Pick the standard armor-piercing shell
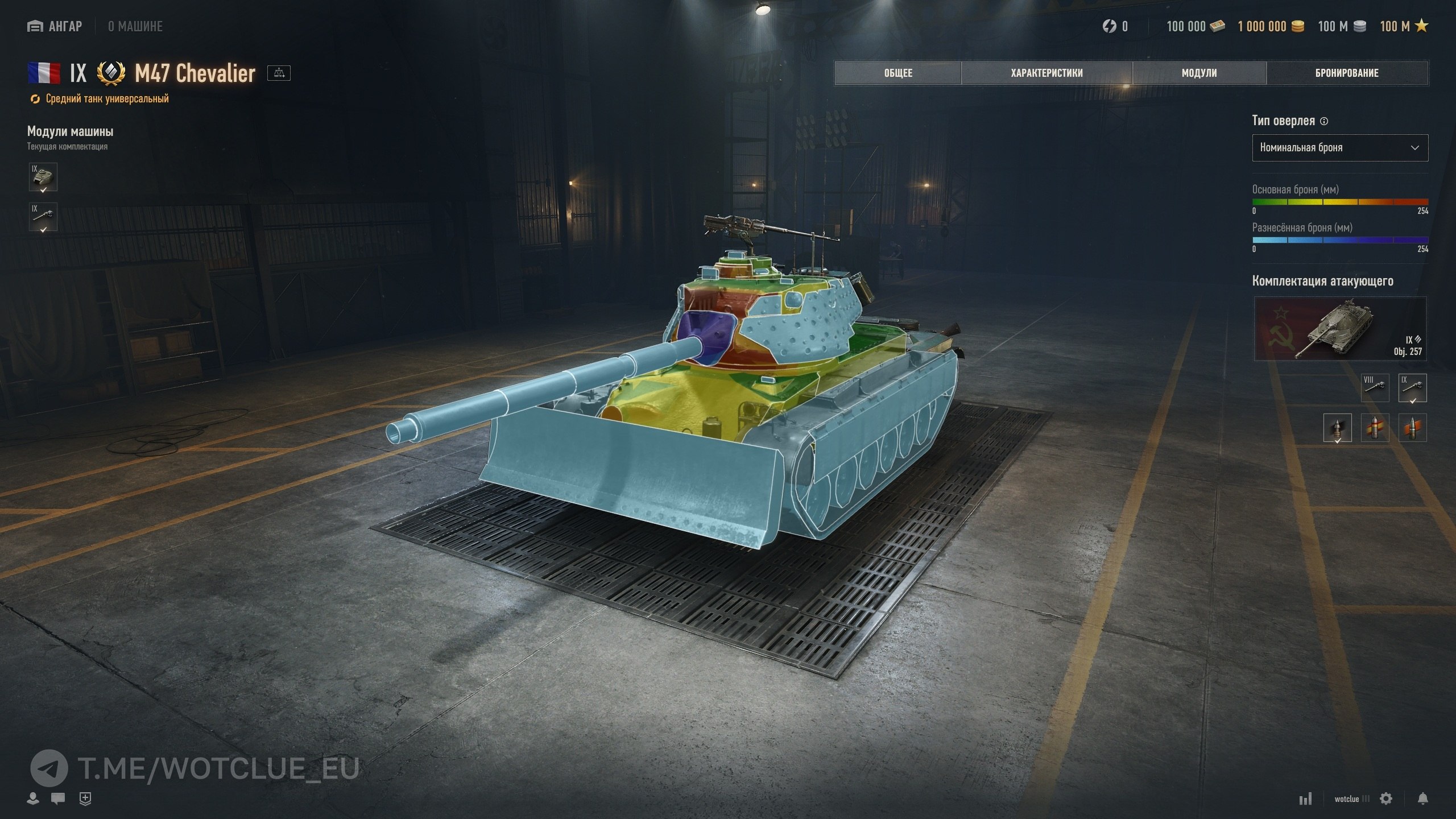 pos(1337,428)
